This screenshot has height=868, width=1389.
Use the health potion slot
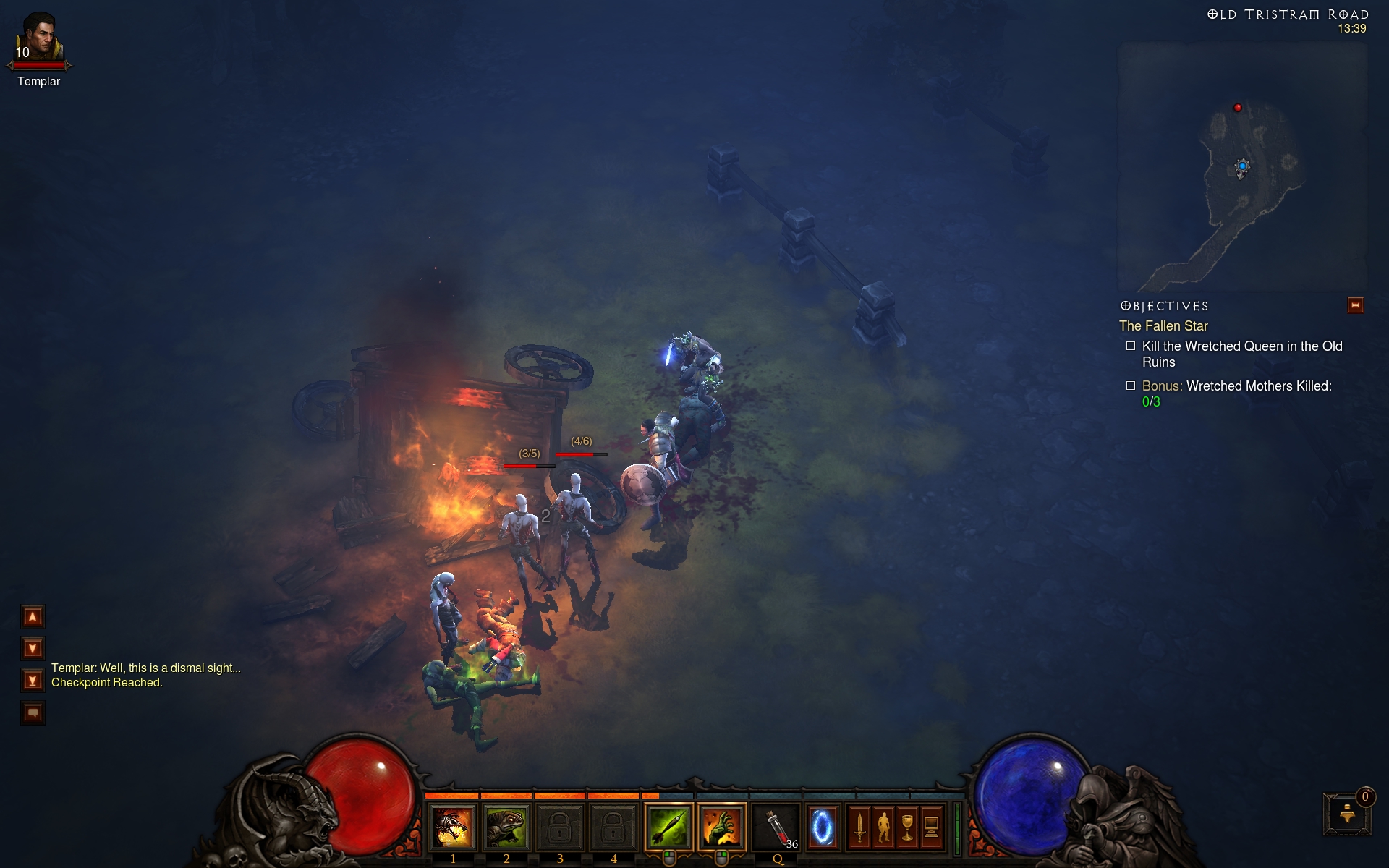point(777,827)
